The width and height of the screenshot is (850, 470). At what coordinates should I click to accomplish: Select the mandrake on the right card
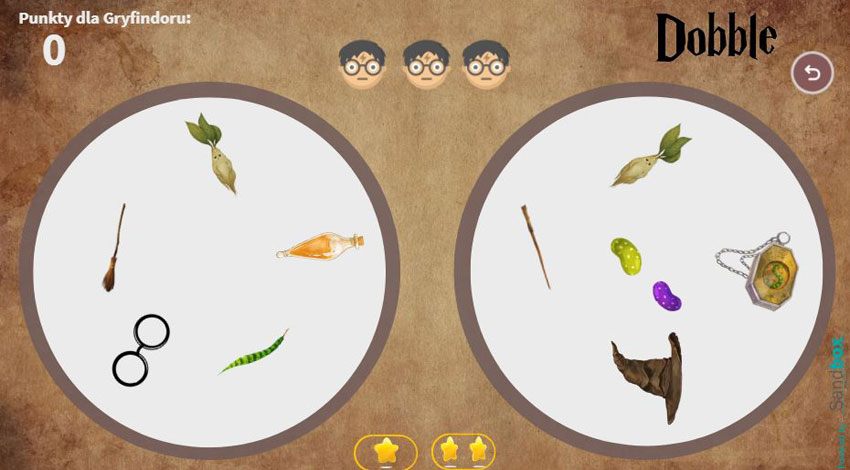[x=651, y=157]
